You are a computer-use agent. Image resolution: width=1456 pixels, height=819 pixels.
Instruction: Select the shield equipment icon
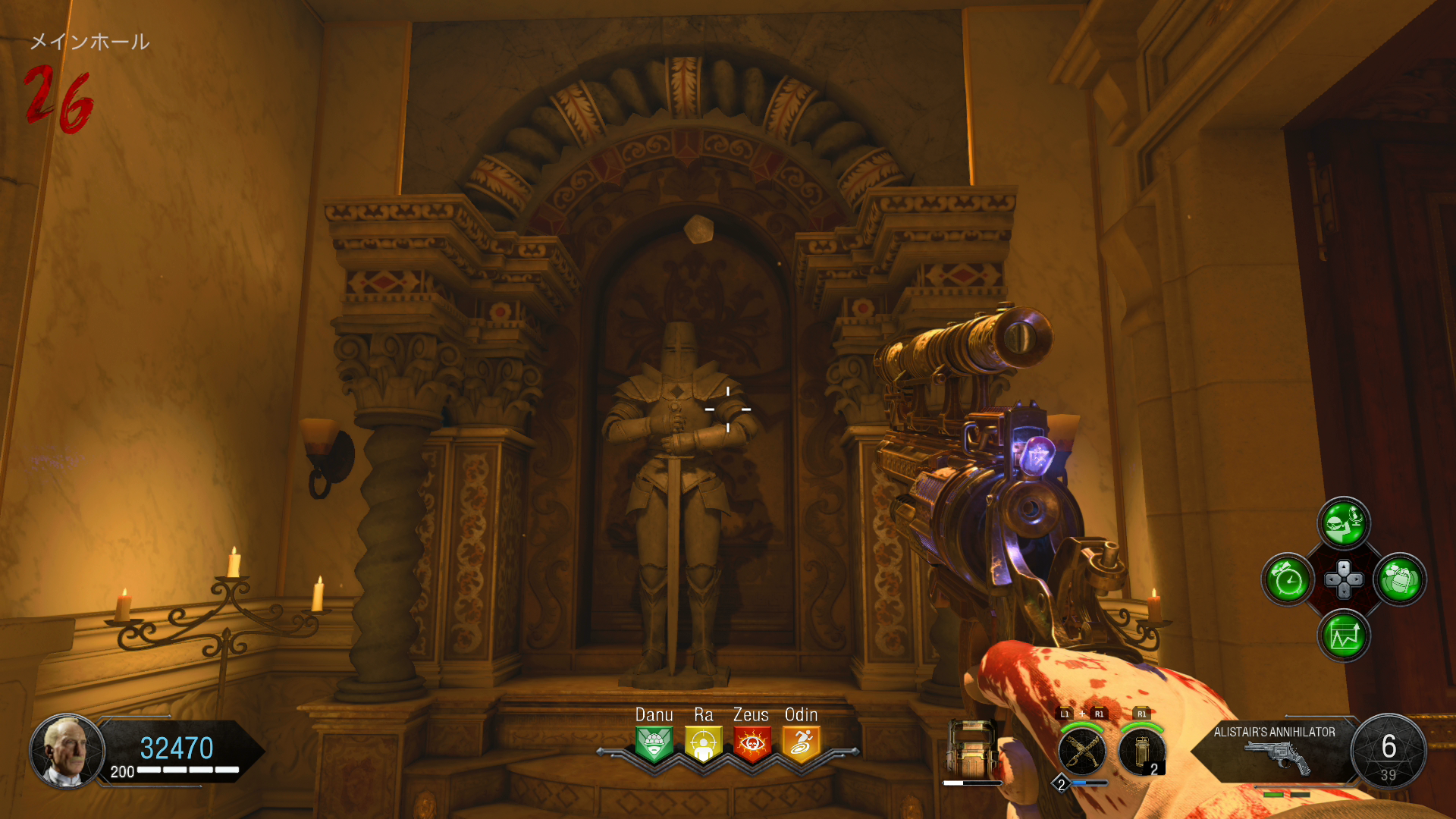(x=971, y=749)
